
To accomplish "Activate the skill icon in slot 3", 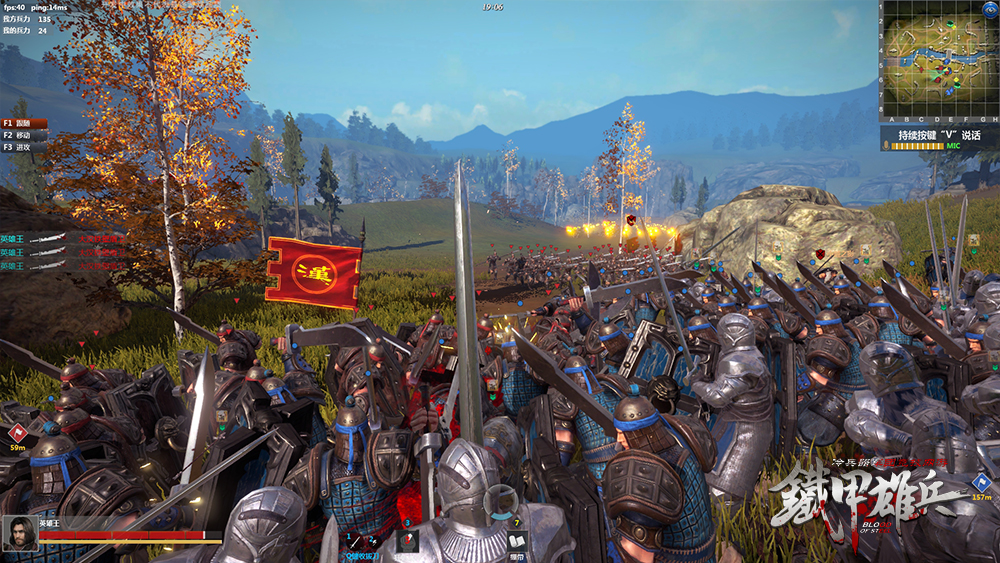I will pyautogui.click(x=407, y=540).
